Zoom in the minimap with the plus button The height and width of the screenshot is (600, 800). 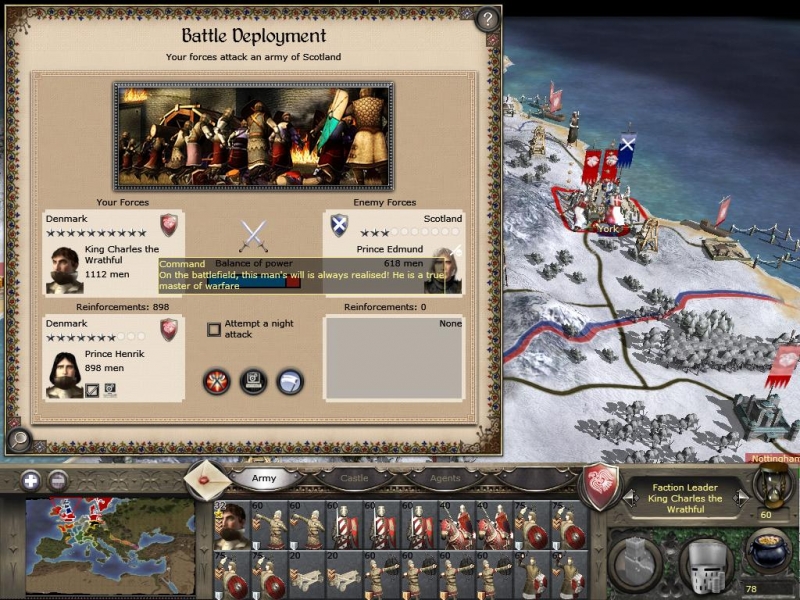point(31,479)
